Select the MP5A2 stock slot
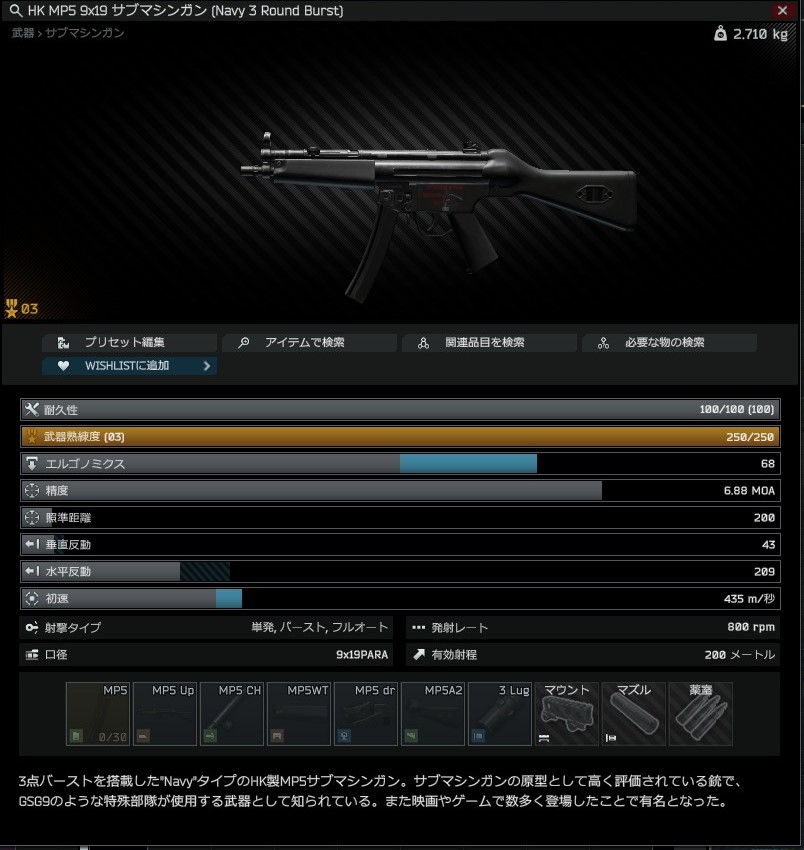804x850 pixels. tap(433, 714)
